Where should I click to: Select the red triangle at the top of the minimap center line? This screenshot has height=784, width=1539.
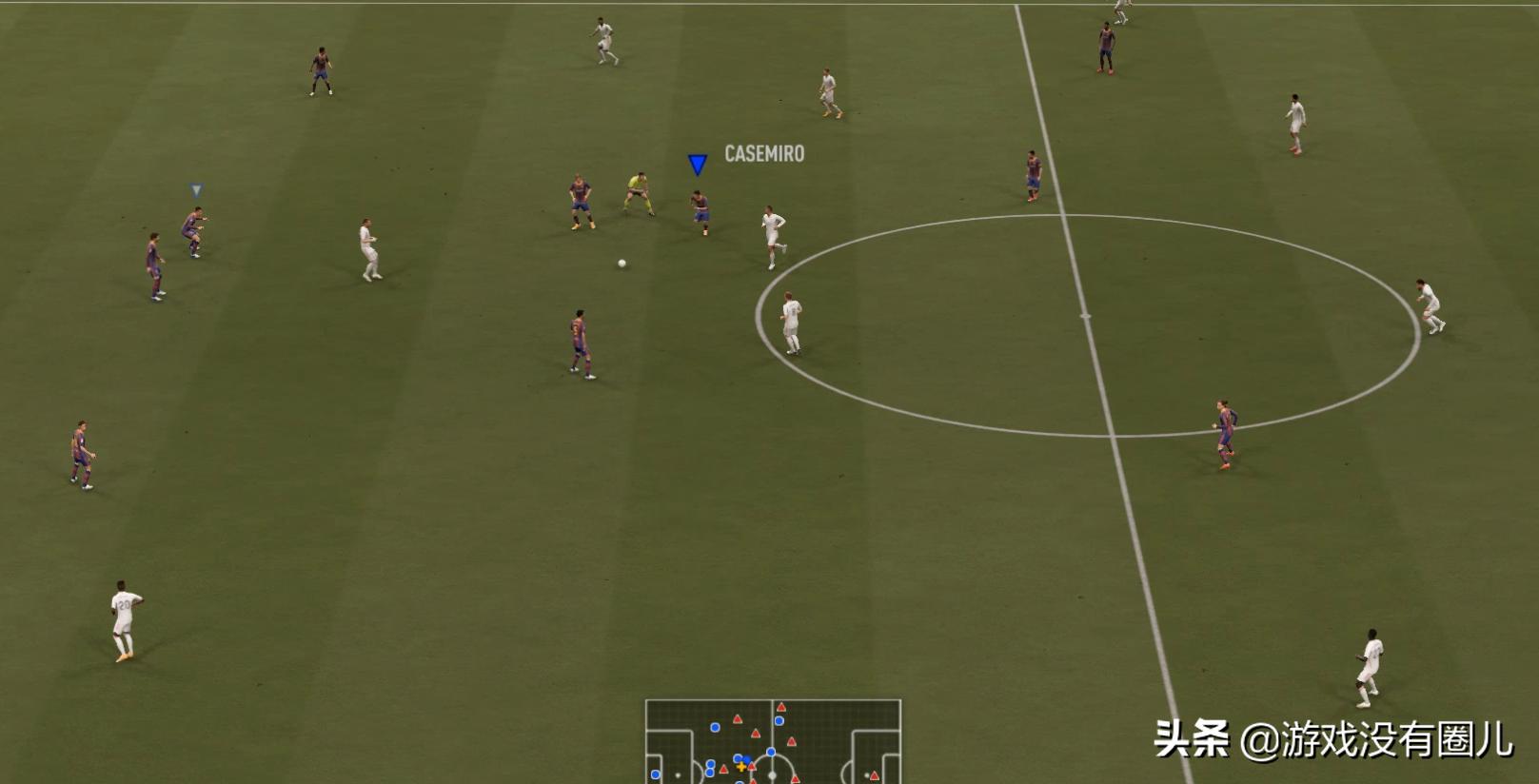pos(780,706)
